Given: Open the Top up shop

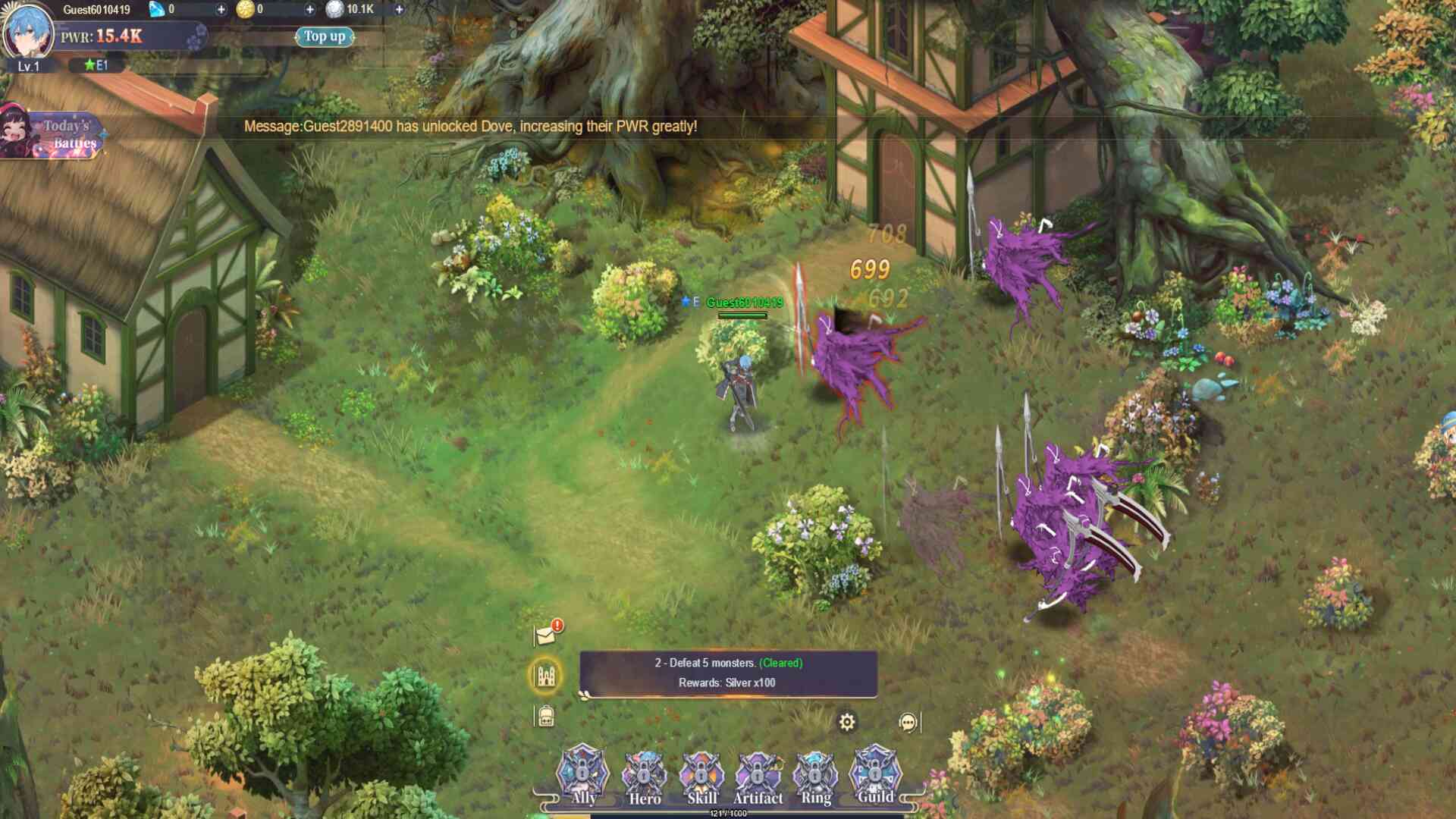Looking at the screenshot, I should (325, 36).
